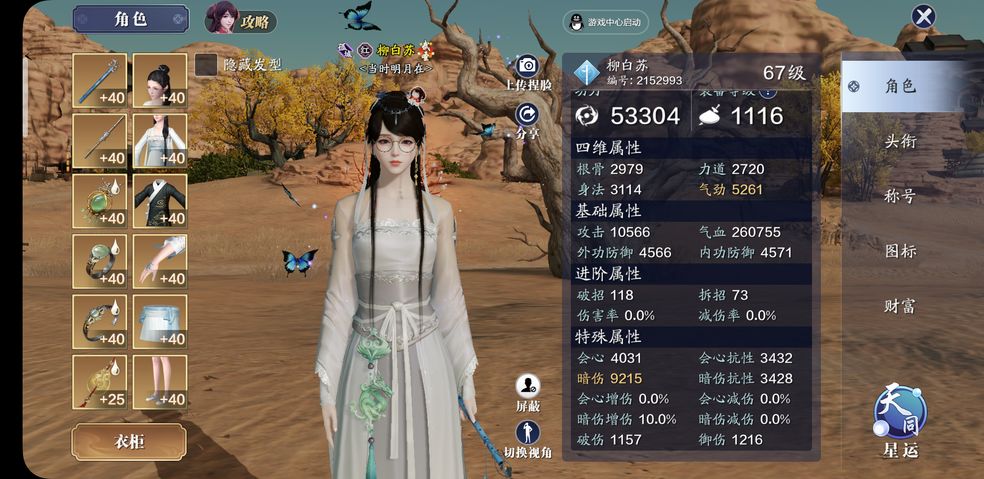Switch to the 财富 tab
This screenshot has height=479, width=984.
tap(900, 306)
